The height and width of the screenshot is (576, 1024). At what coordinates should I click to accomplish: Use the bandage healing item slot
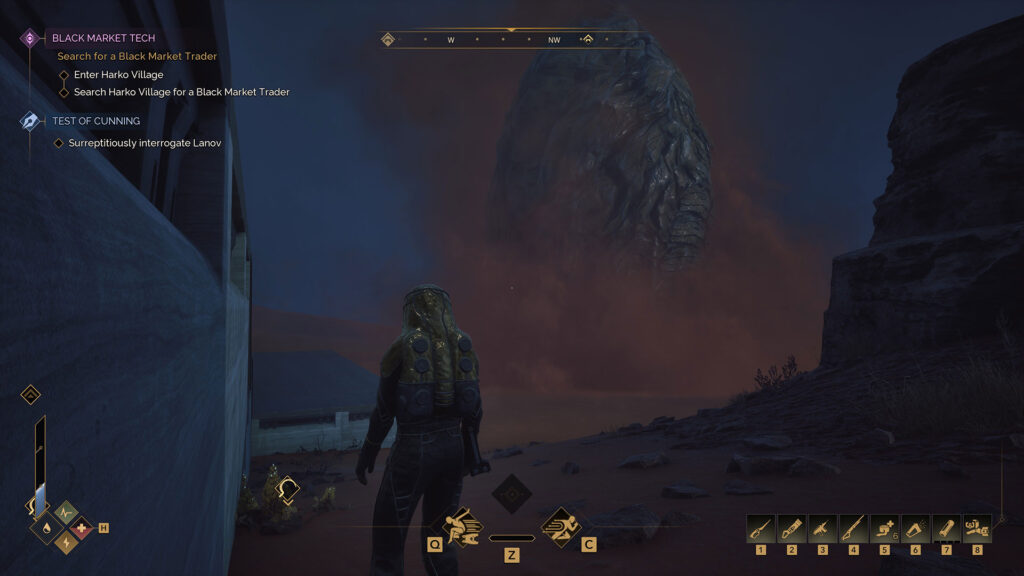pos(884,527)
